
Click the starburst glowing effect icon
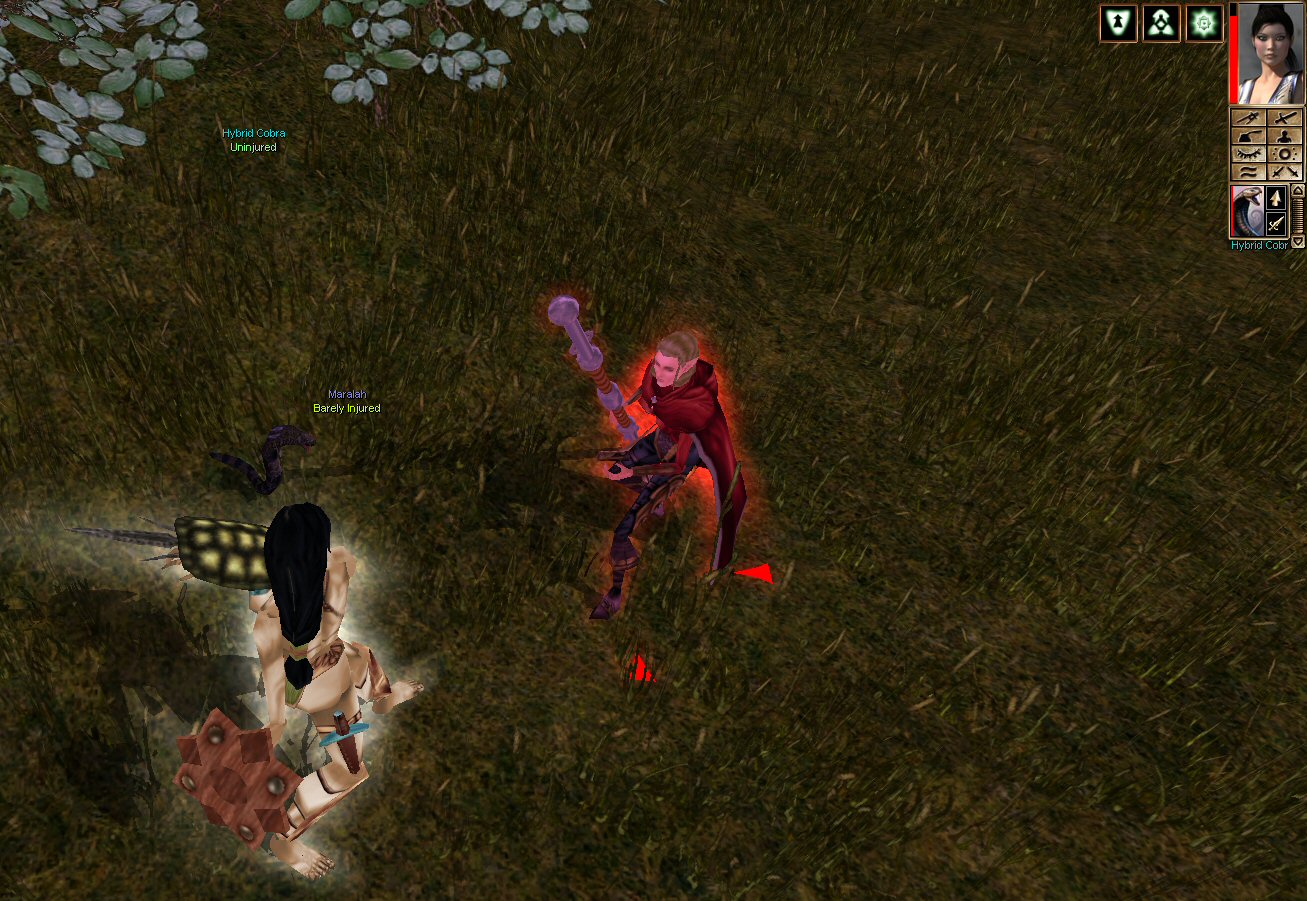(1204, 23)
